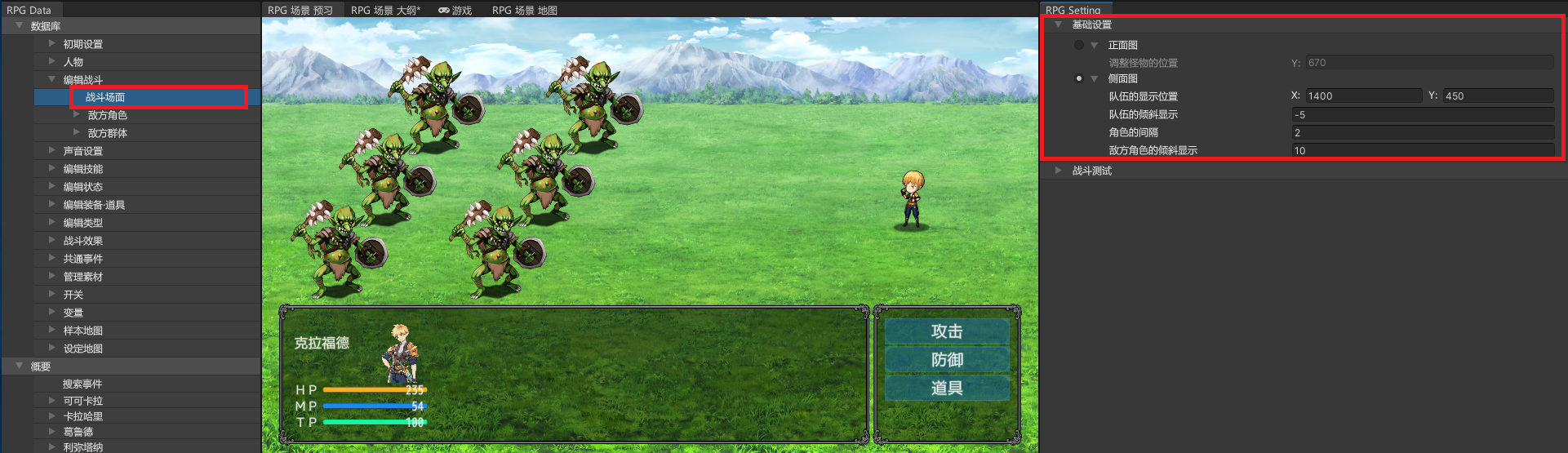Switch to the RPG 场景 地图 tab
The height and width of the screenshot is (453, 1568).
tap(524, 10)
